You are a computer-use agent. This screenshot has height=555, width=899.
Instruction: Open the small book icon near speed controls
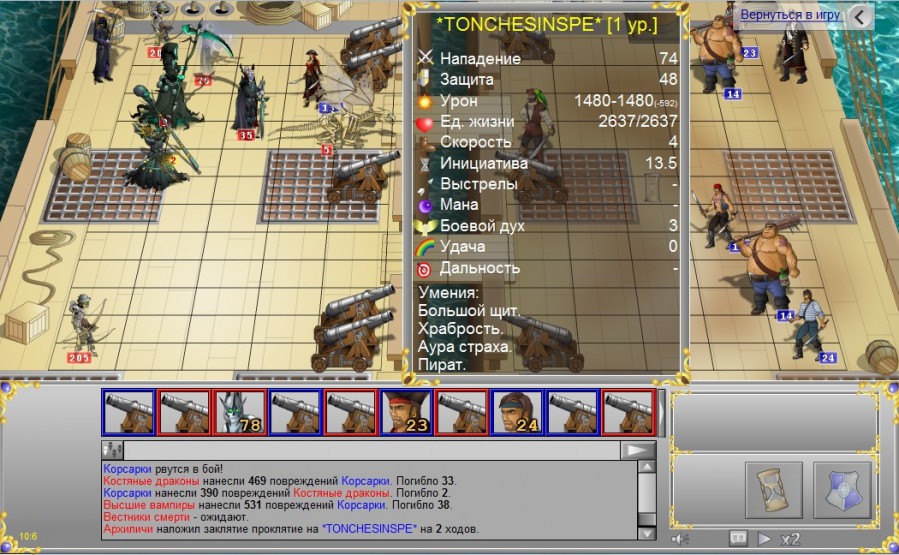(x=739, y=539)
